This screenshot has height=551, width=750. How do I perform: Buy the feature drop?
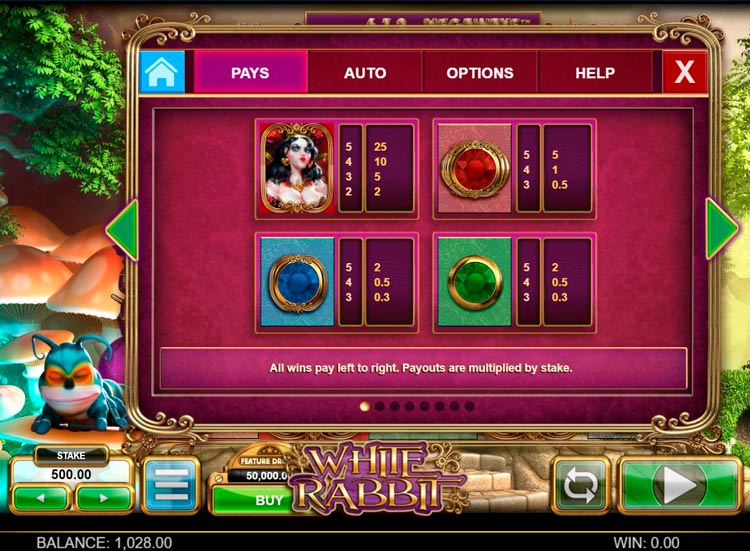coord(269,499)
